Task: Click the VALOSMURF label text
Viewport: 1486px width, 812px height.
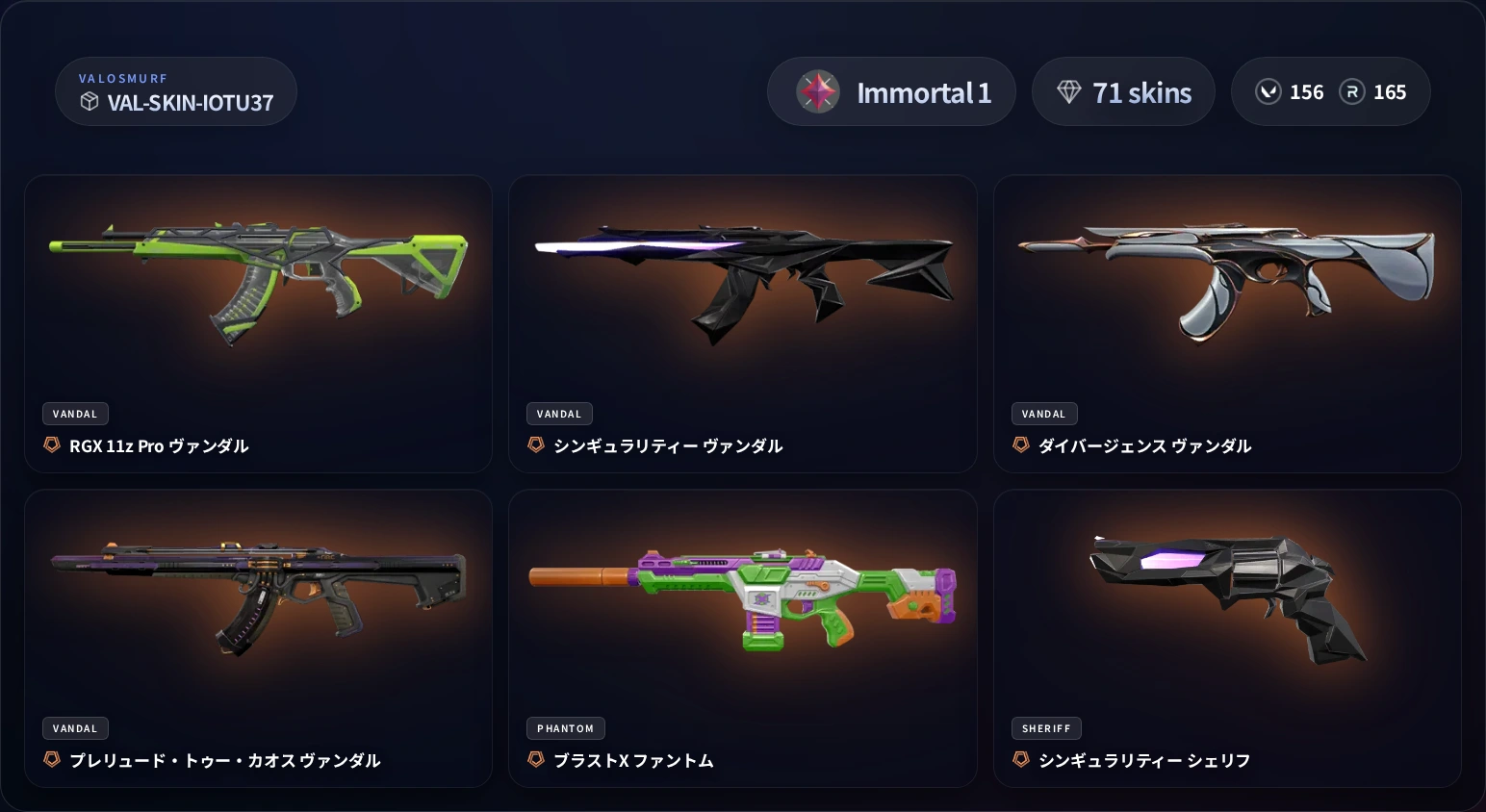Action: pos(123,78)
